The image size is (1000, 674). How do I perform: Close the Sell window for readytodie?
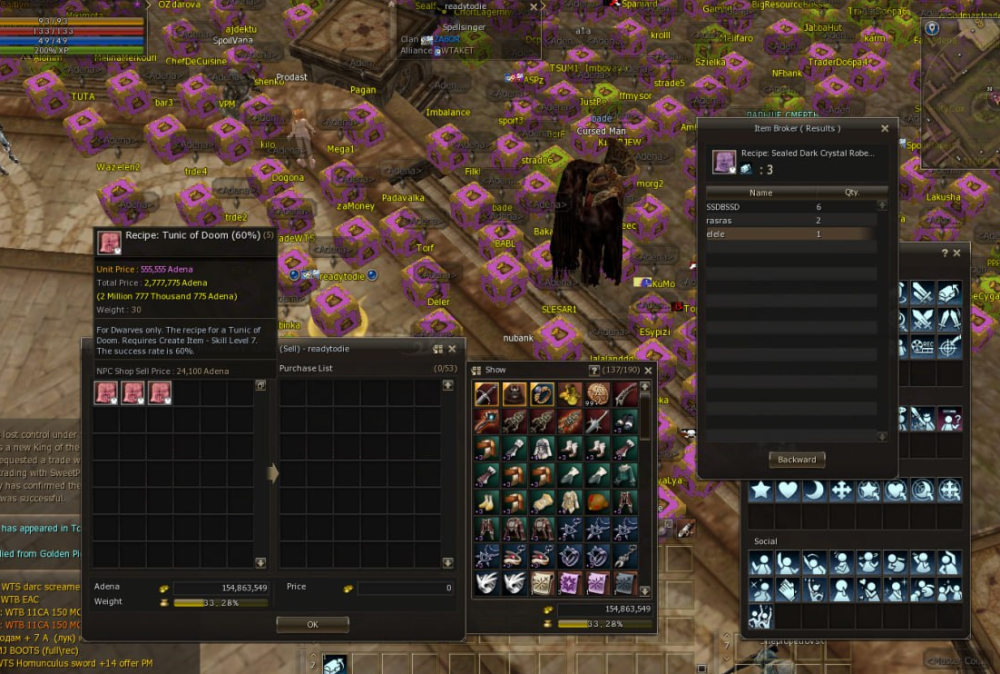(452, 349)
